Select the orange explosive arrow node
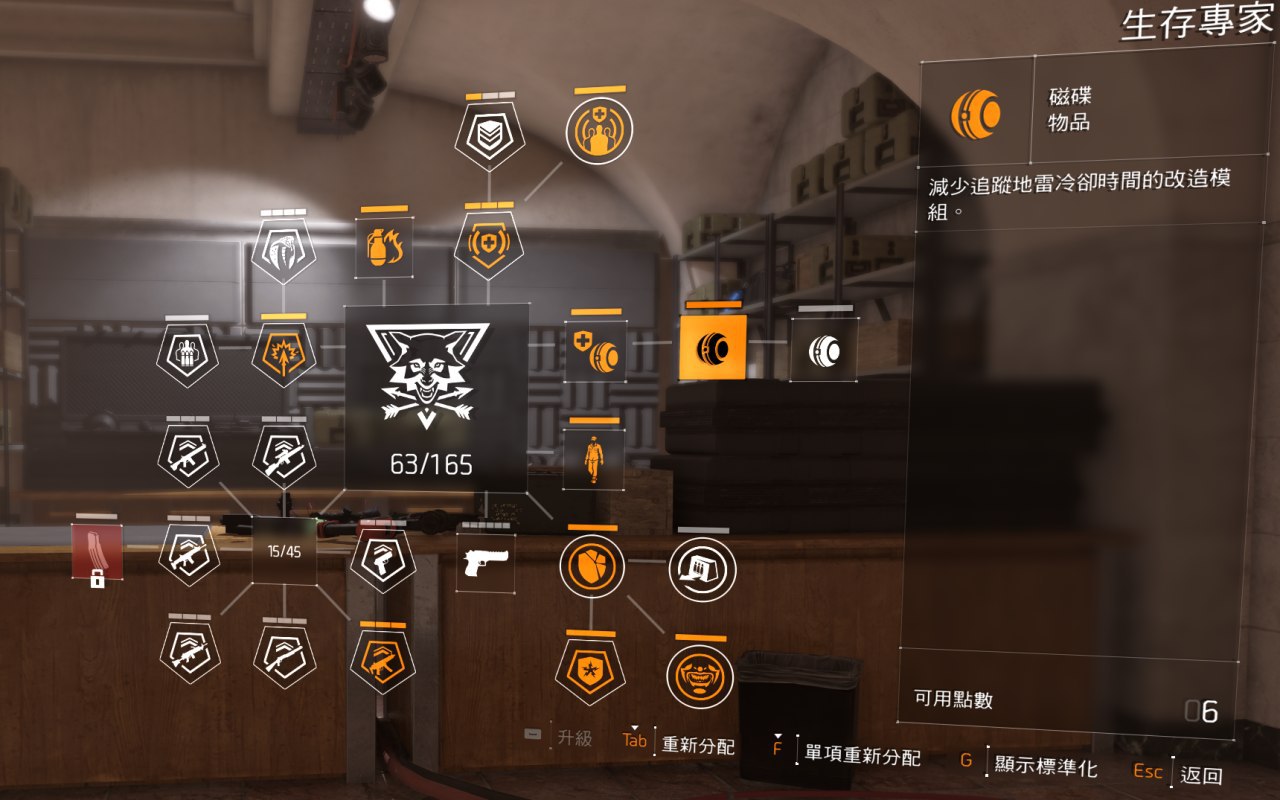Image resolution: width=1280 pixels, height=800 pixels. [x=284, y=354]
